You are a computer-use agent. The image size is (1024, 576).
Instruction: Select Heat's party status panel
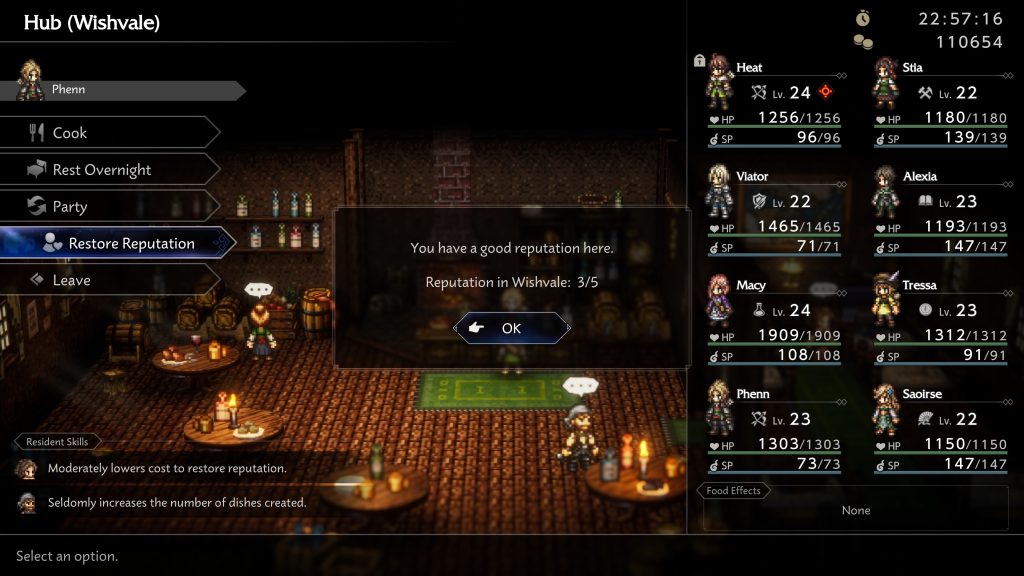coord(774,102)
